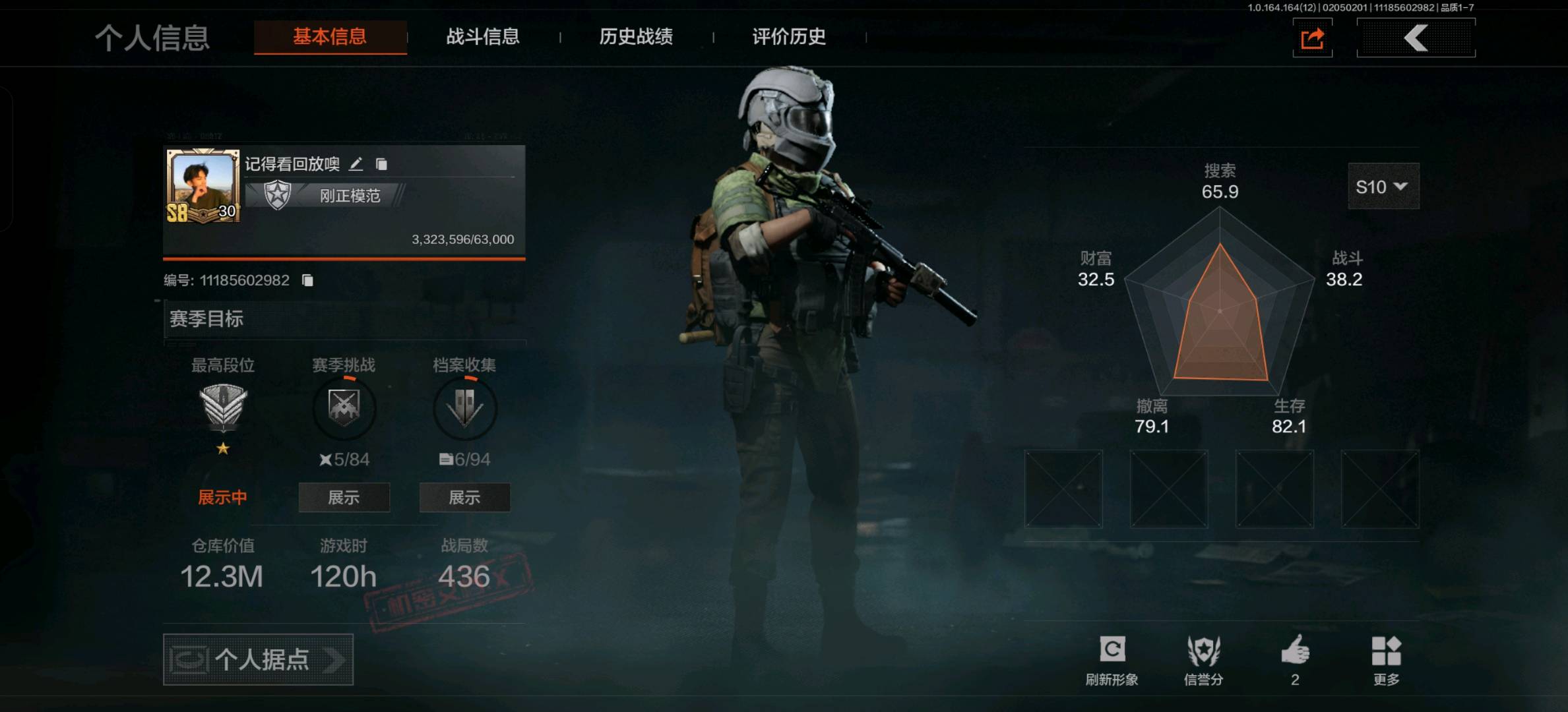
Task: Copy the player nickname
Action: tap(381, 164)
